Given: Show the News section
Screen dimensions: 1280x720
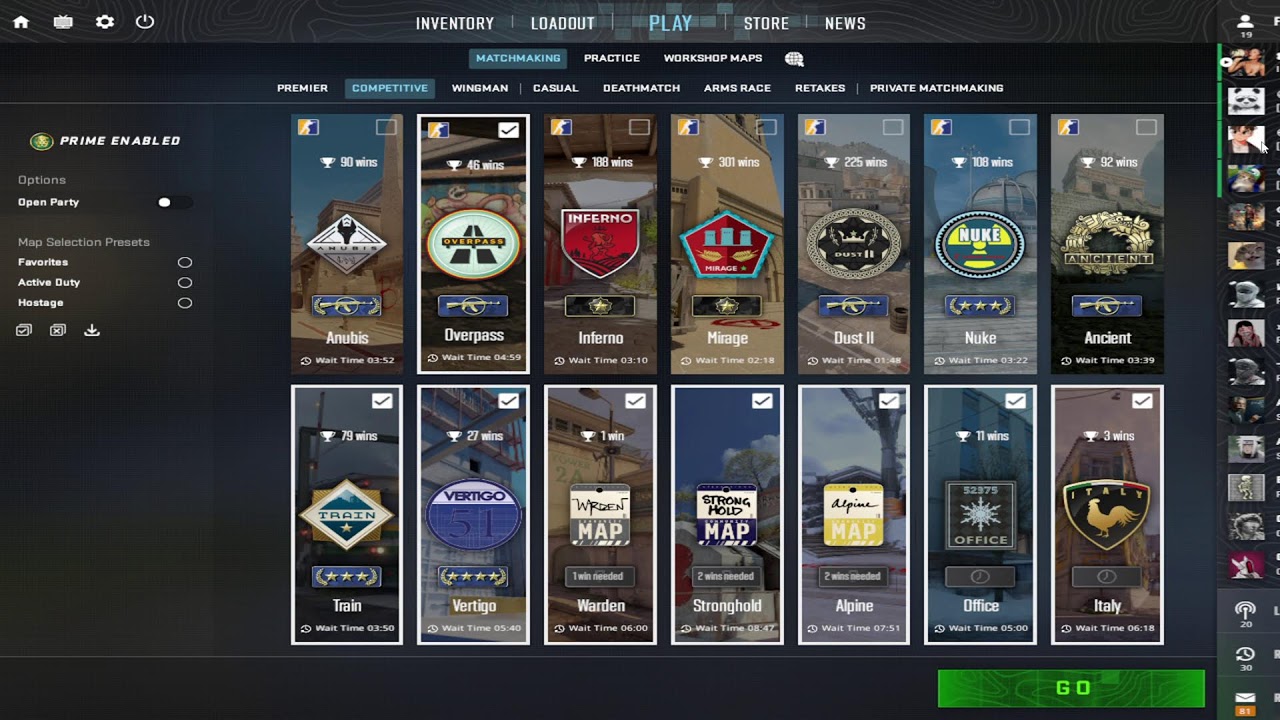Looking at the screenshot, I should [845, 23].
